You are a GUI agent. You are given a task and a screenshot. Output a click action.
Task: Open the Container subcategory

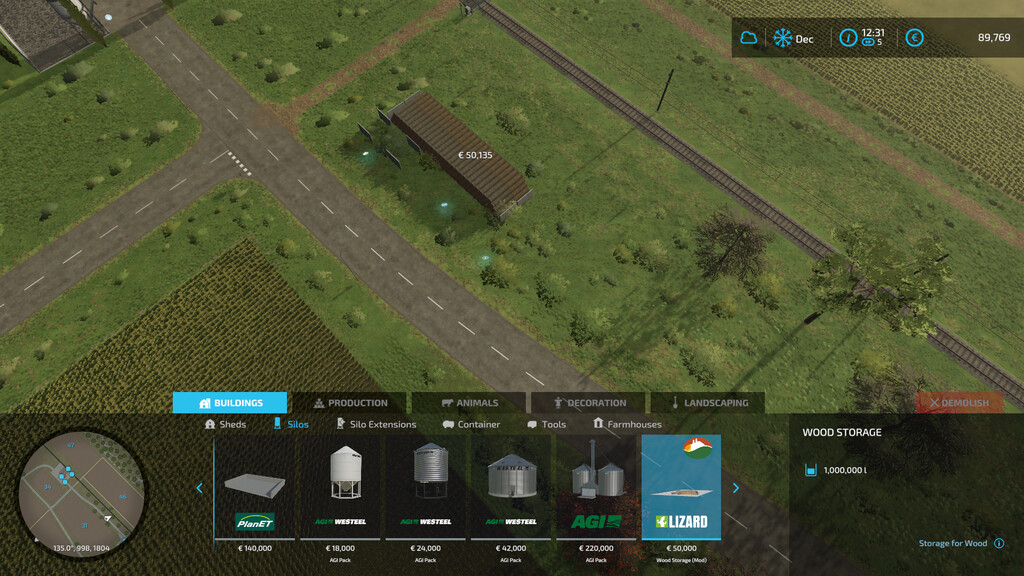[x=471, y=424]
